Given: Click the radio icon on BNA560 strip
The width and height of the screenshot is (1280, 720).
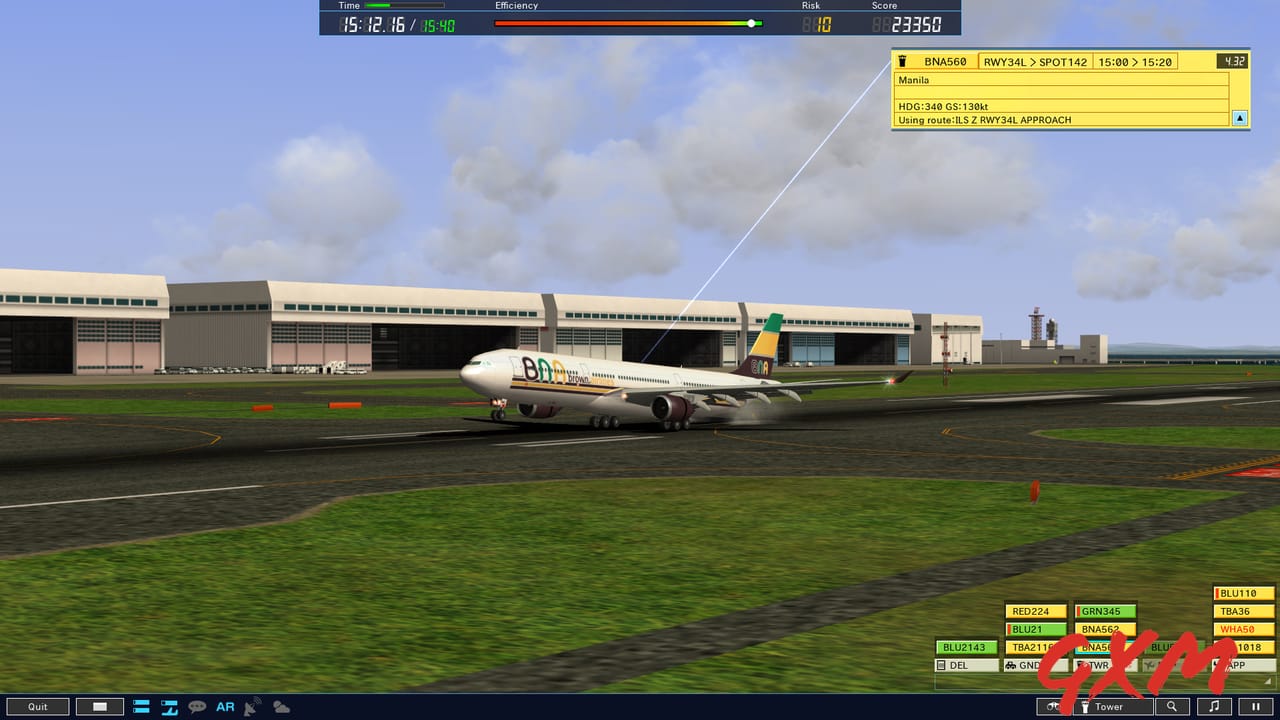Looking at the screenshot, I should [x=903, y=61].
